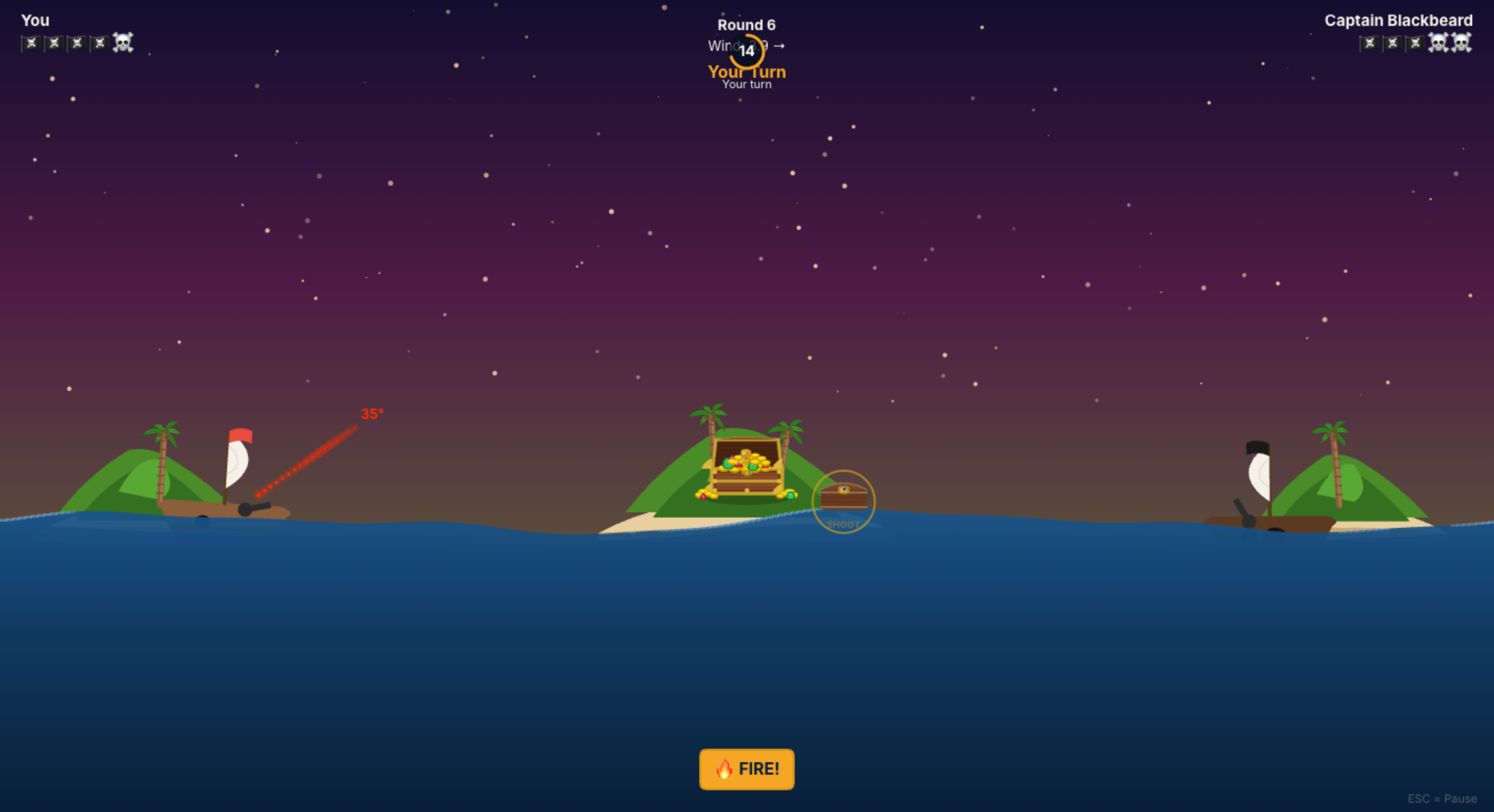The width and height of the screenshot is (1494, 812).
Task: Expand the Your Turn status text
Action: (x=746, y=71)
